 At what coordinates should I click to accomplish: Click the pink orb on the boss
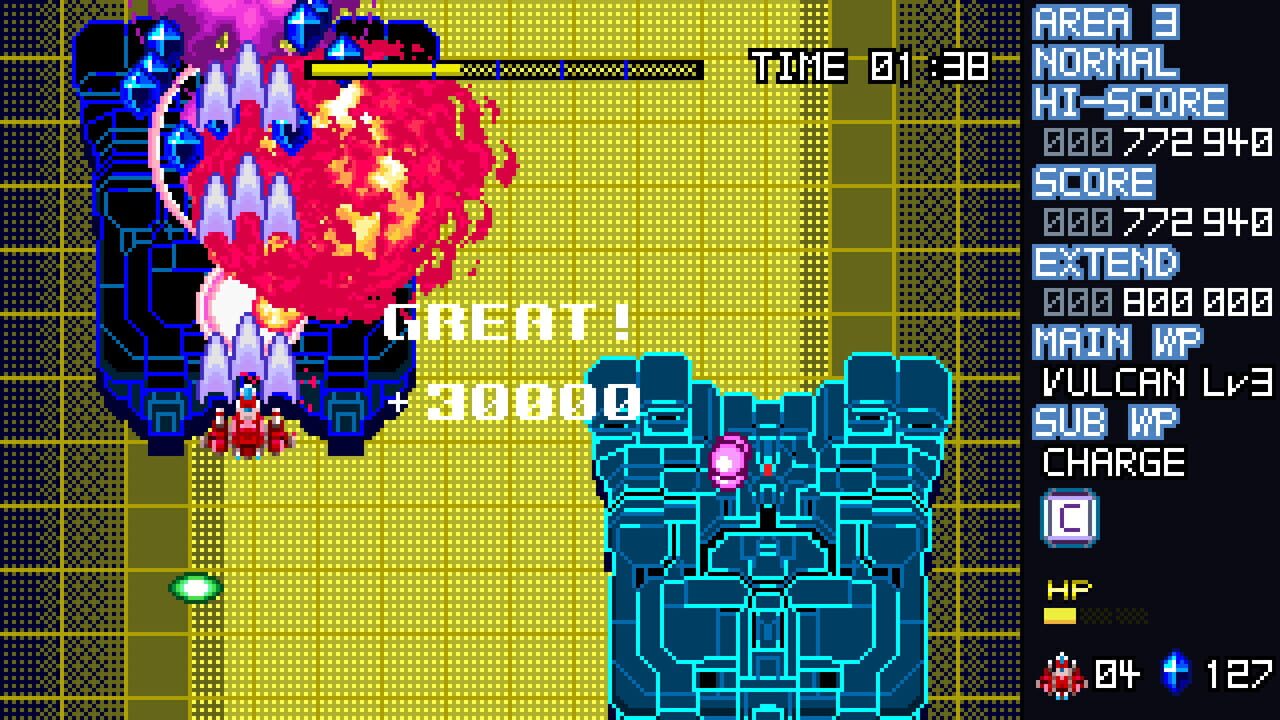(x=728, y=461)
